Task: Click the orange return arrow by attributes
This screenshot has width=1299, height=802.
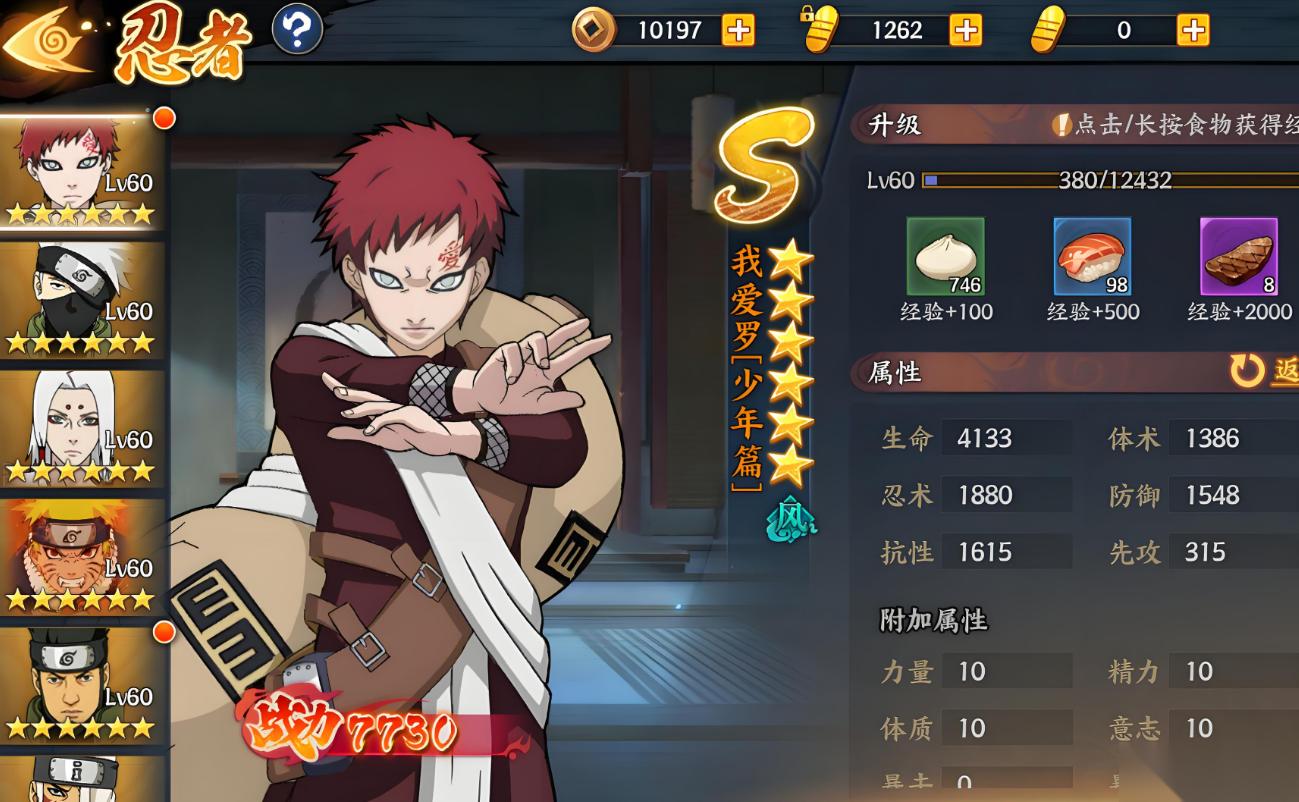Action: pyautogui.click(x=1248, y=371)
